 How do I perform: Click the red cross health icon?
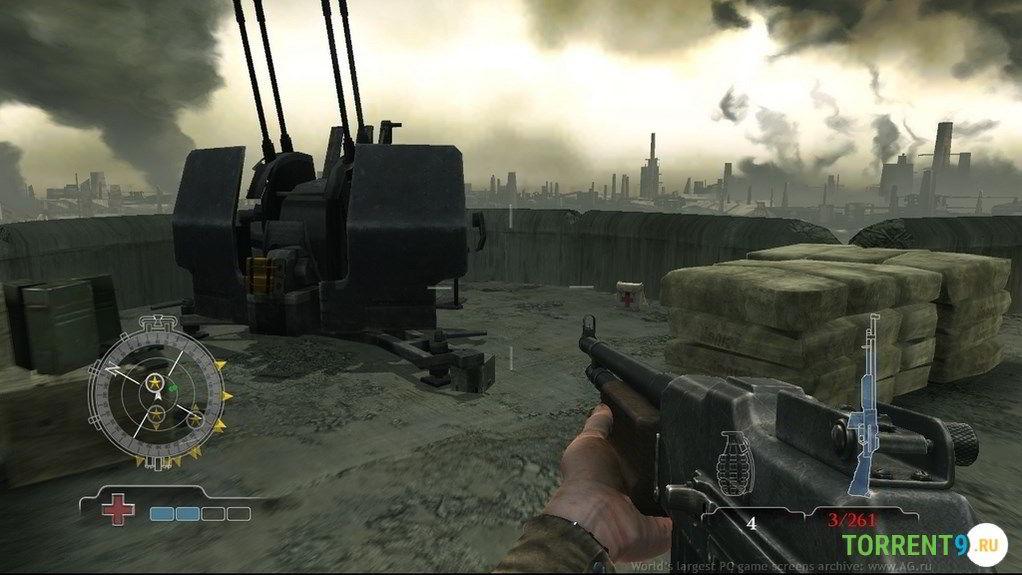point(118,509)
